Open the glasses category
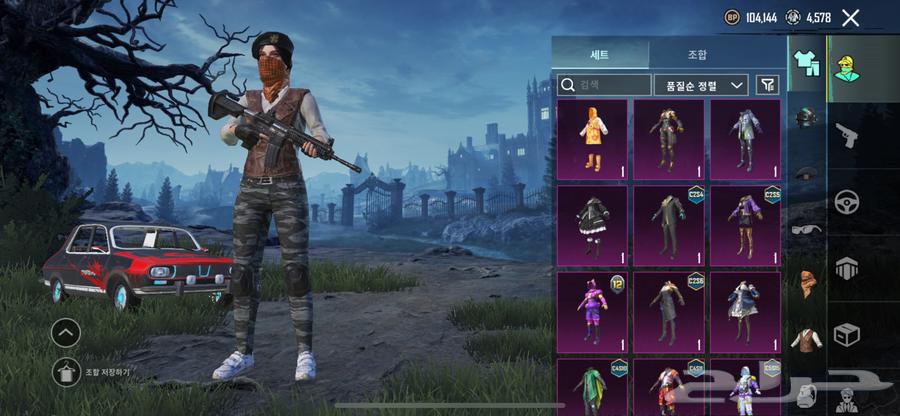The width and height of the screenshot is (900, 416). click(807, 229)
